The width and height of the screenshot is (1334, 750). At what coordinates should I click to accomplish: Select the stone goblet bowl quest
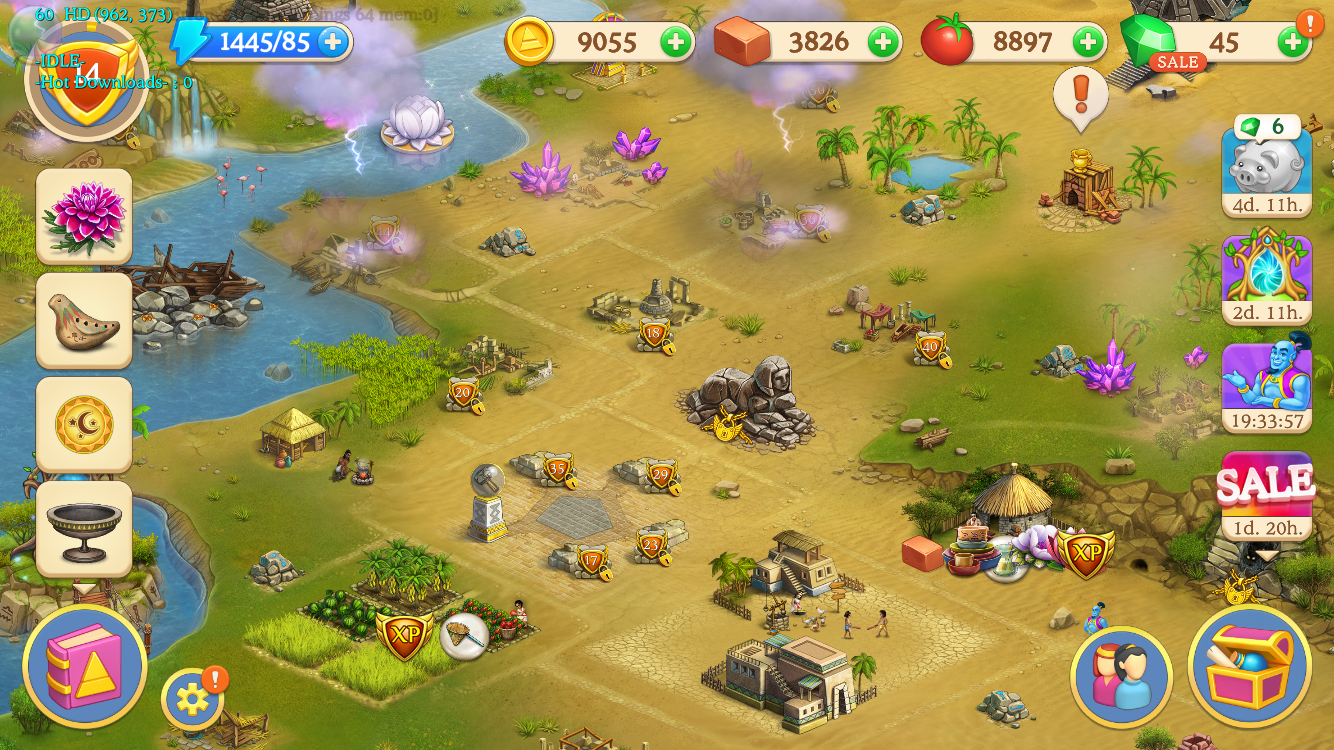pyautogui.click(x=84, y=528)
